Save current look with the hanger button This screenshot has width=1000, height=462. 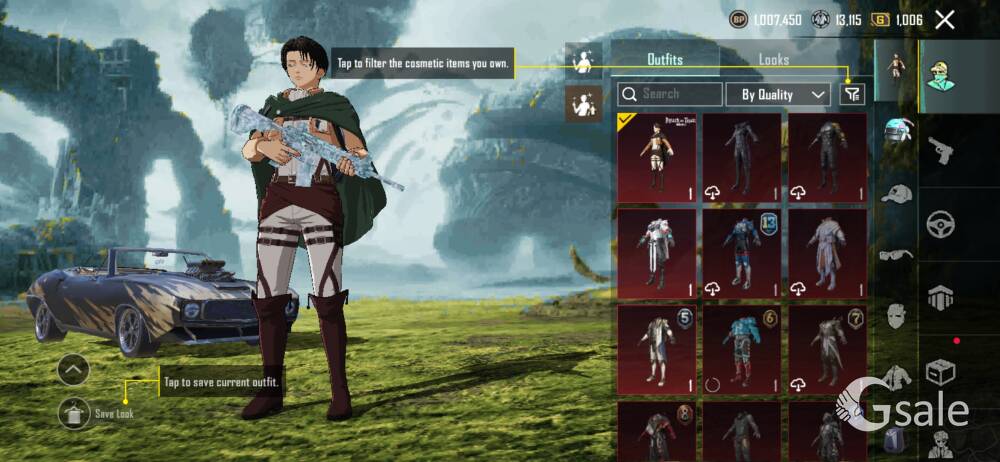tap(74, 412)
